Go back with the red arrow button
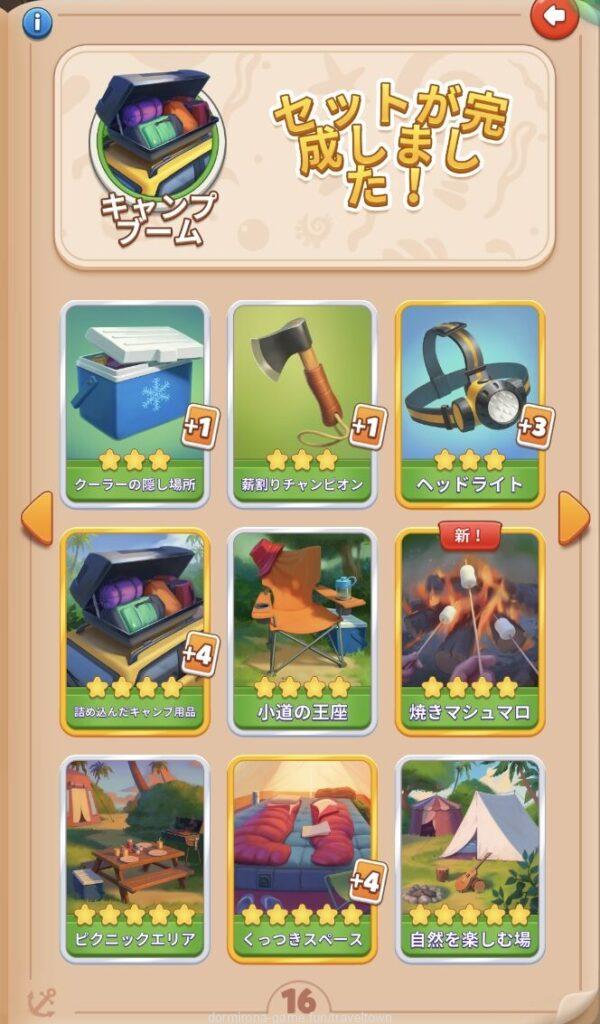 pyautogui.click(x=554, y=17)
